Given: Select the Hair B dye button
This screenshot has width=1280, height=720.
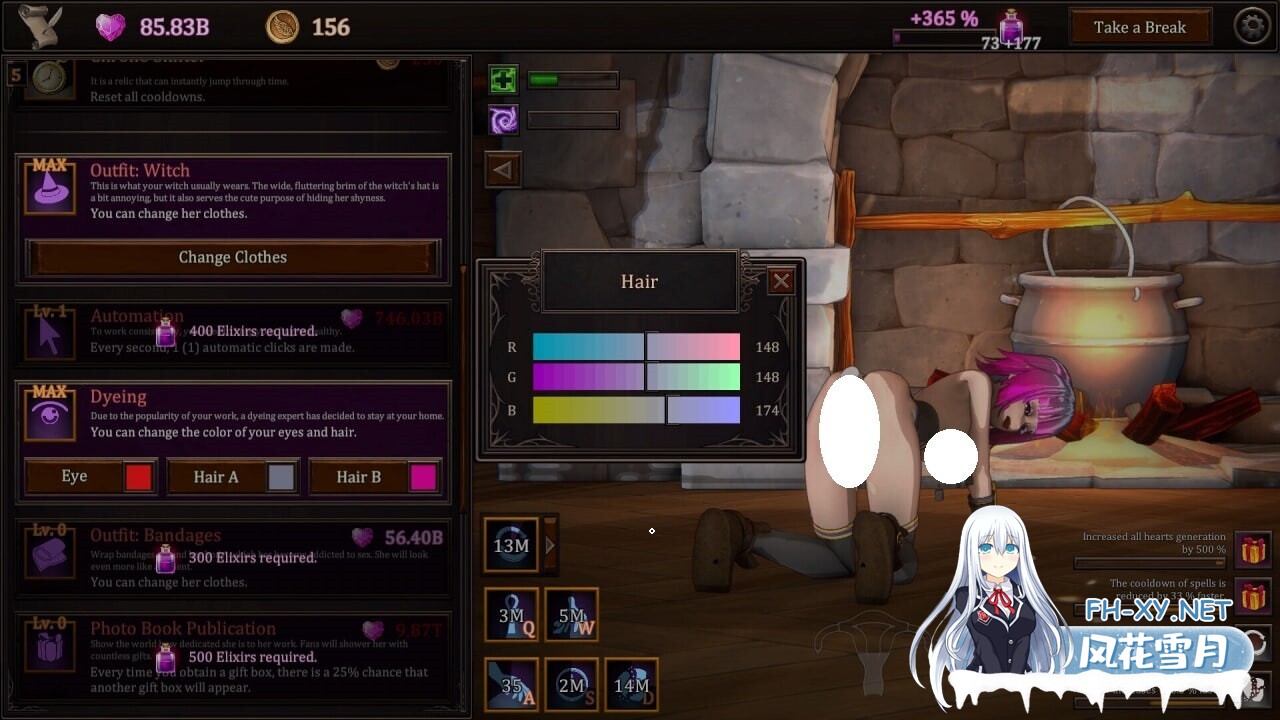Looking at the screenshot, I should click(373, 477).
